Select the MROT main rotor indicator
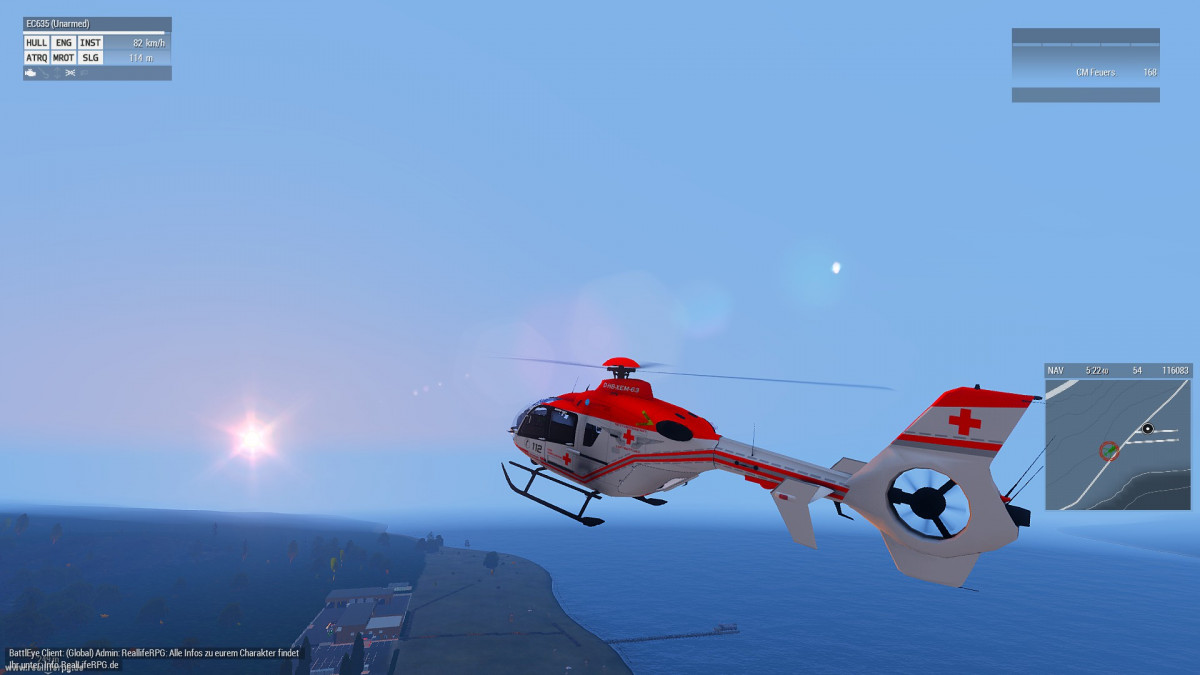The image size is (1200, 675). coord(63,58)
